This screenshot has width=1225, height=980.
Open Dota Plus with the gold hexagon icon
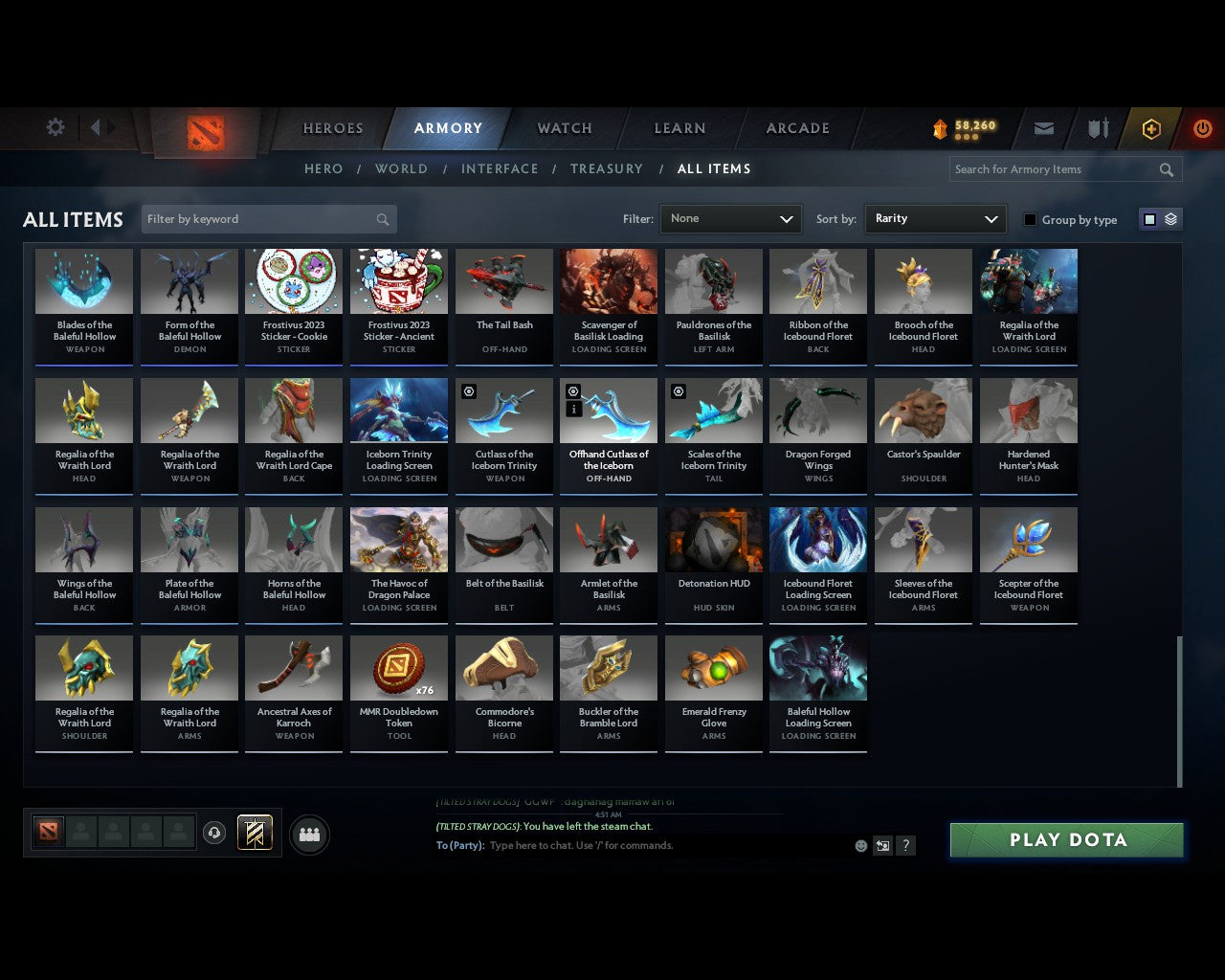[1150, 128]
